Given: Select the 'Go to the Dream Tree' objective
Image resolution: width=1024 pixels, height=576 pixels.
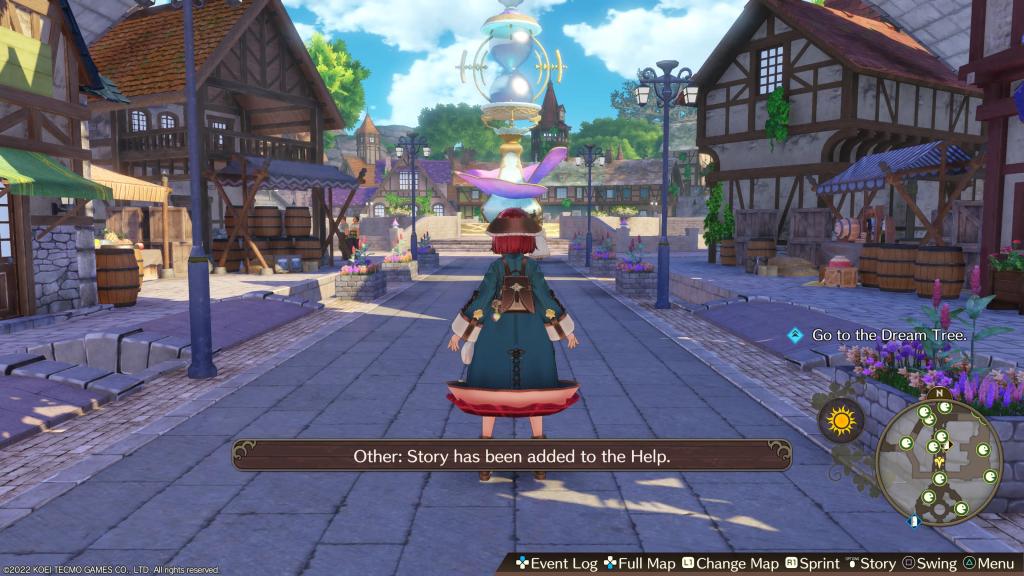Looking at the screenshot, I should tap(888, 336).
